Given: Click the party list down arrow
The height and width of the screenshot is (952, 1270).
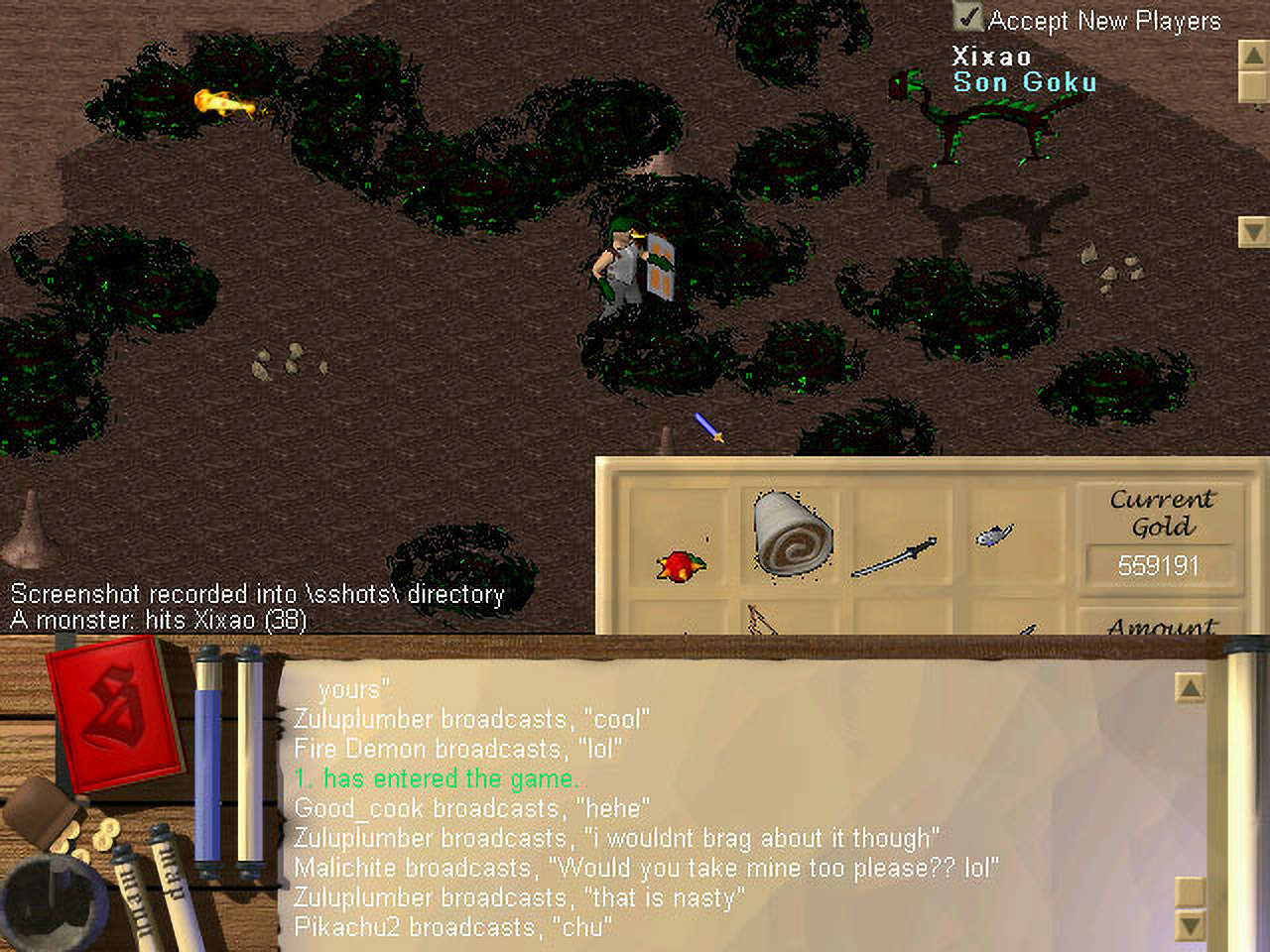Looking at the screenshot, I should [1254, 231].
